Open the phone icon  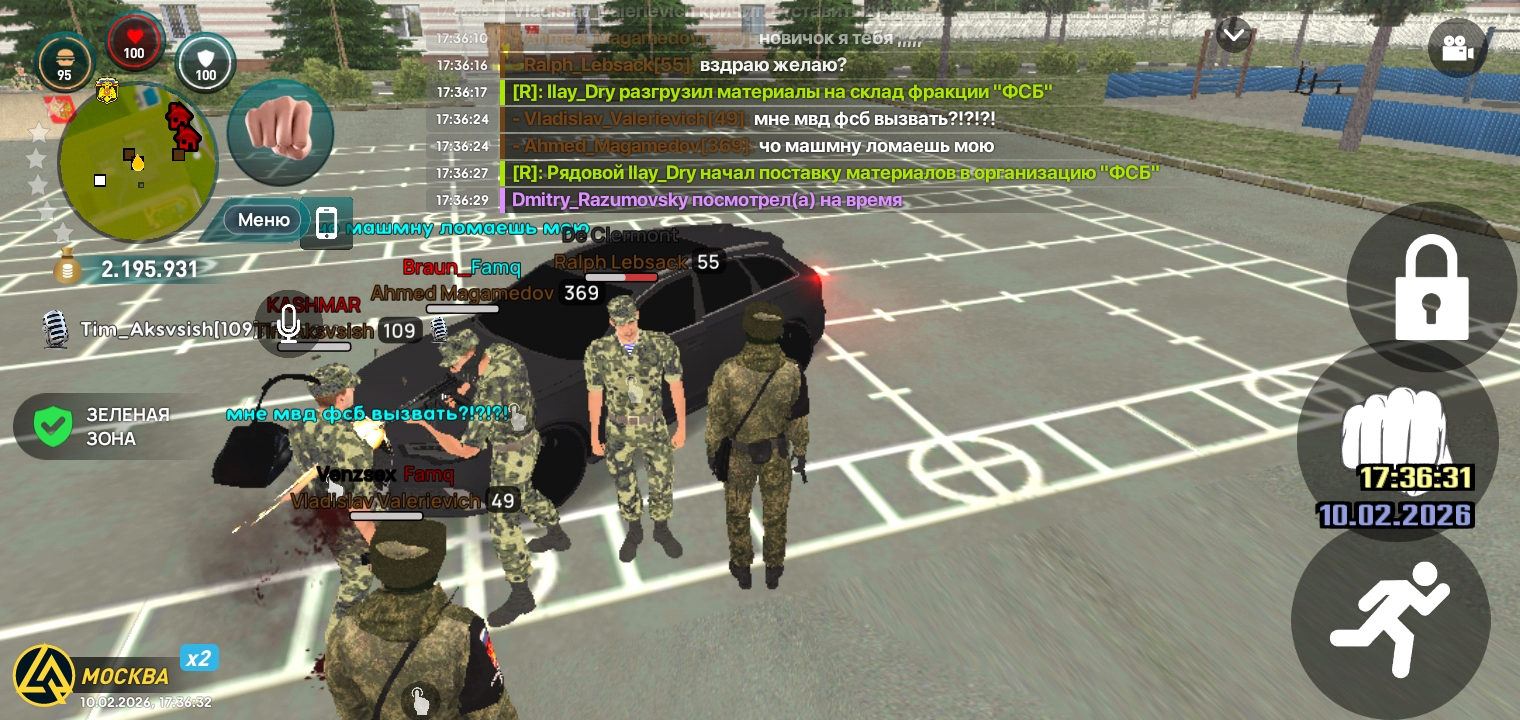pos(326,222)
